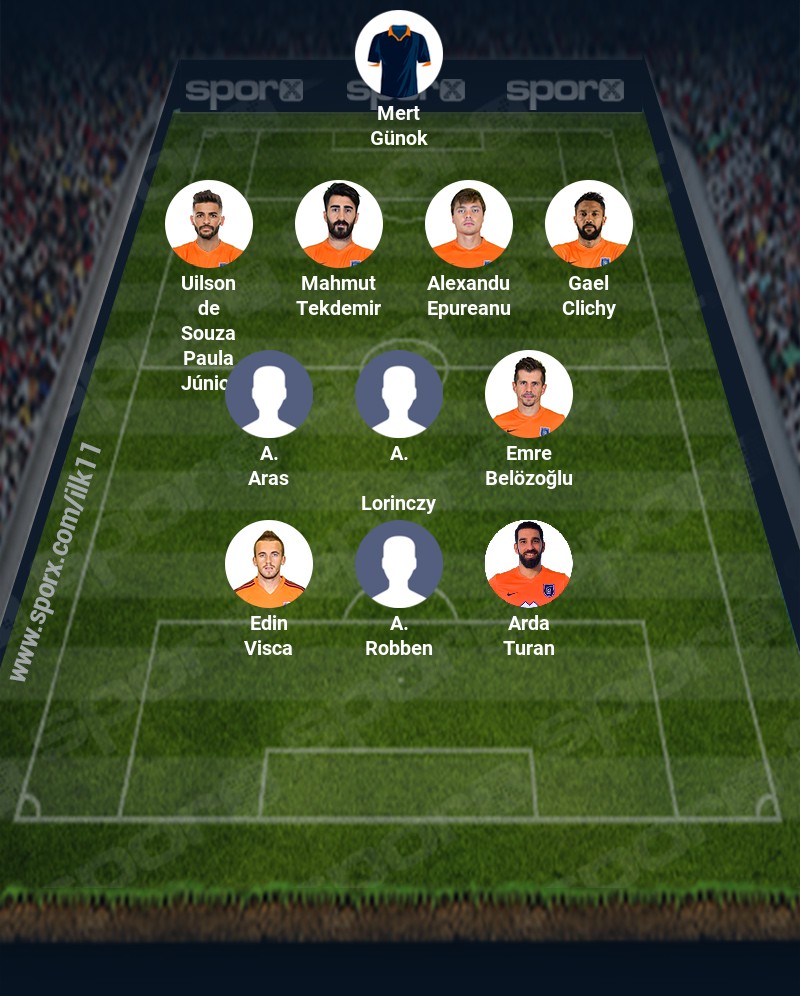Click Emre Belözoğlu's player portrait
This screenshot has width=800, height=996.
(x=529, y=394)
